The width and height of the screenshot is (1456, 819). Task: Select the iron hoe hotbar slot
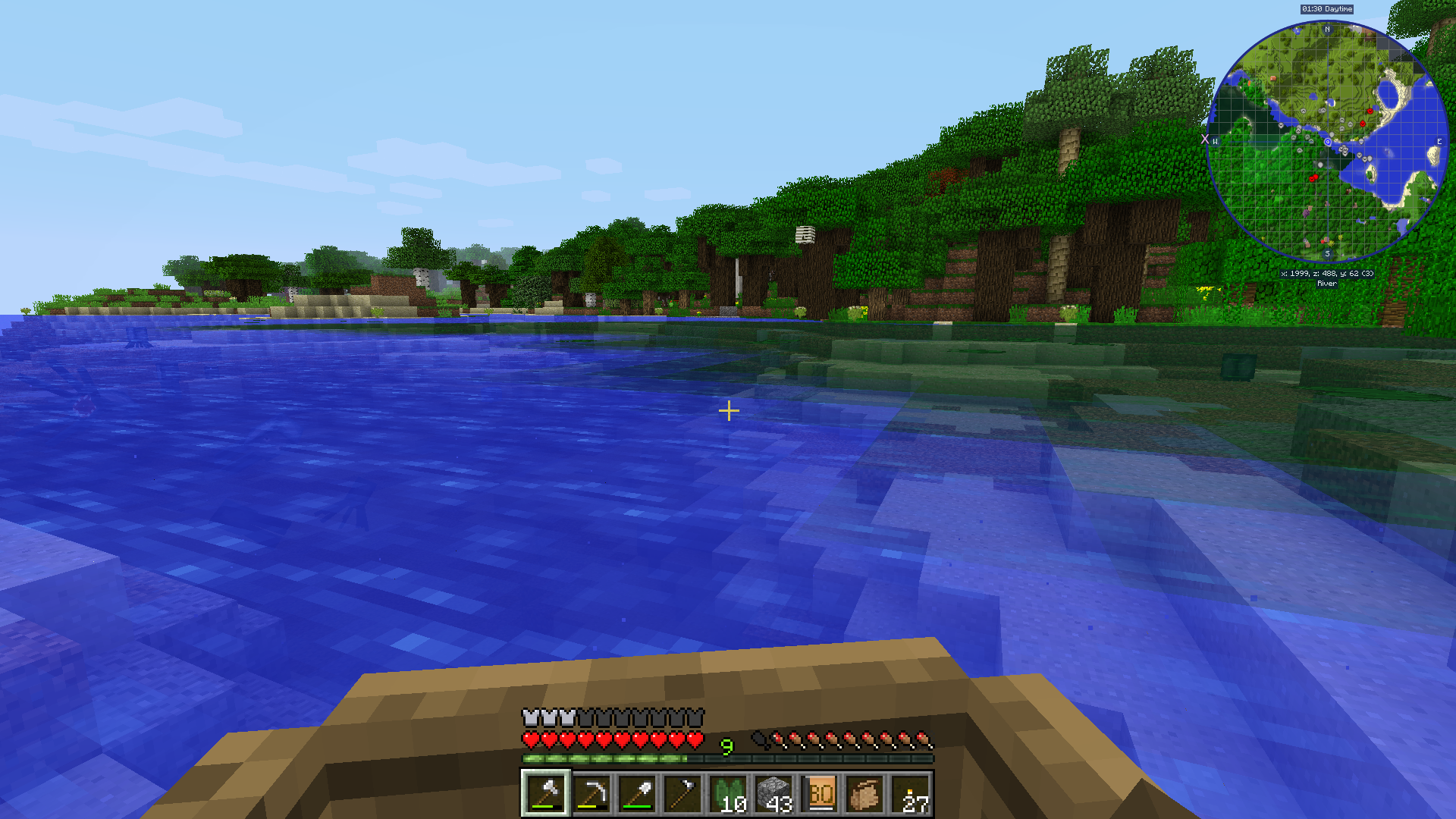click(x=682, y=793)
